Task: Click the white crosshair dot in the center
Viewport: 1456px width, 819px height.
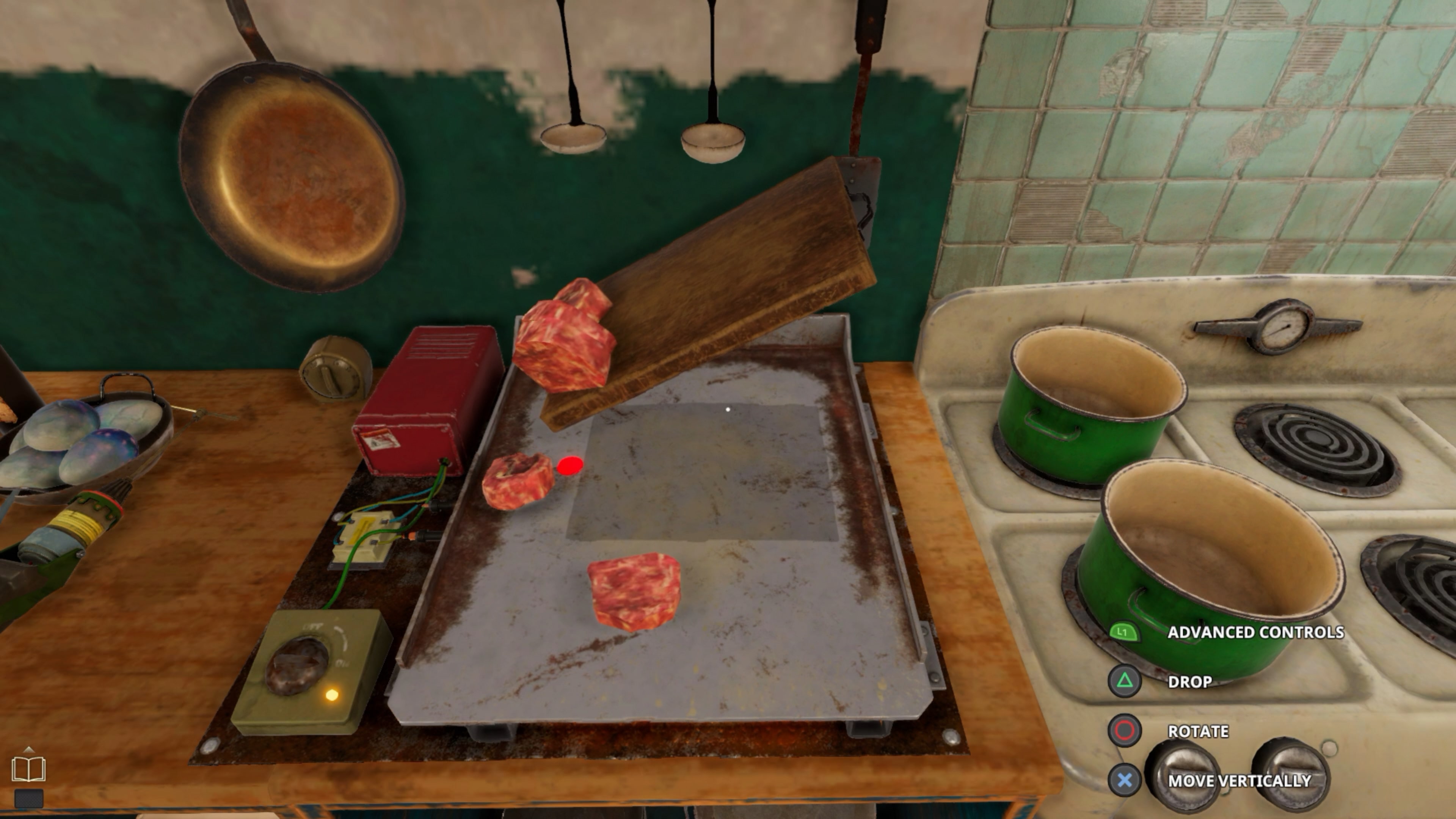Action: click(728, 409)
